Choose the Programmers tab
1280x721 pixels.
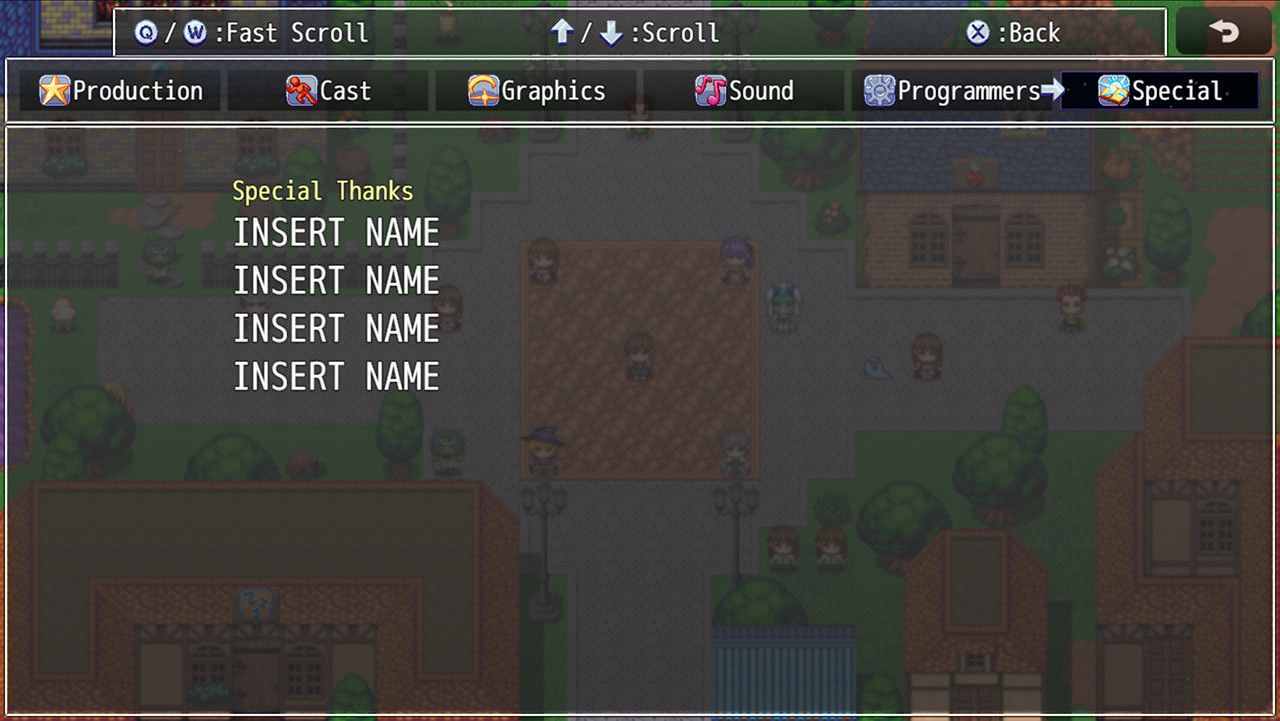point(952,91)
